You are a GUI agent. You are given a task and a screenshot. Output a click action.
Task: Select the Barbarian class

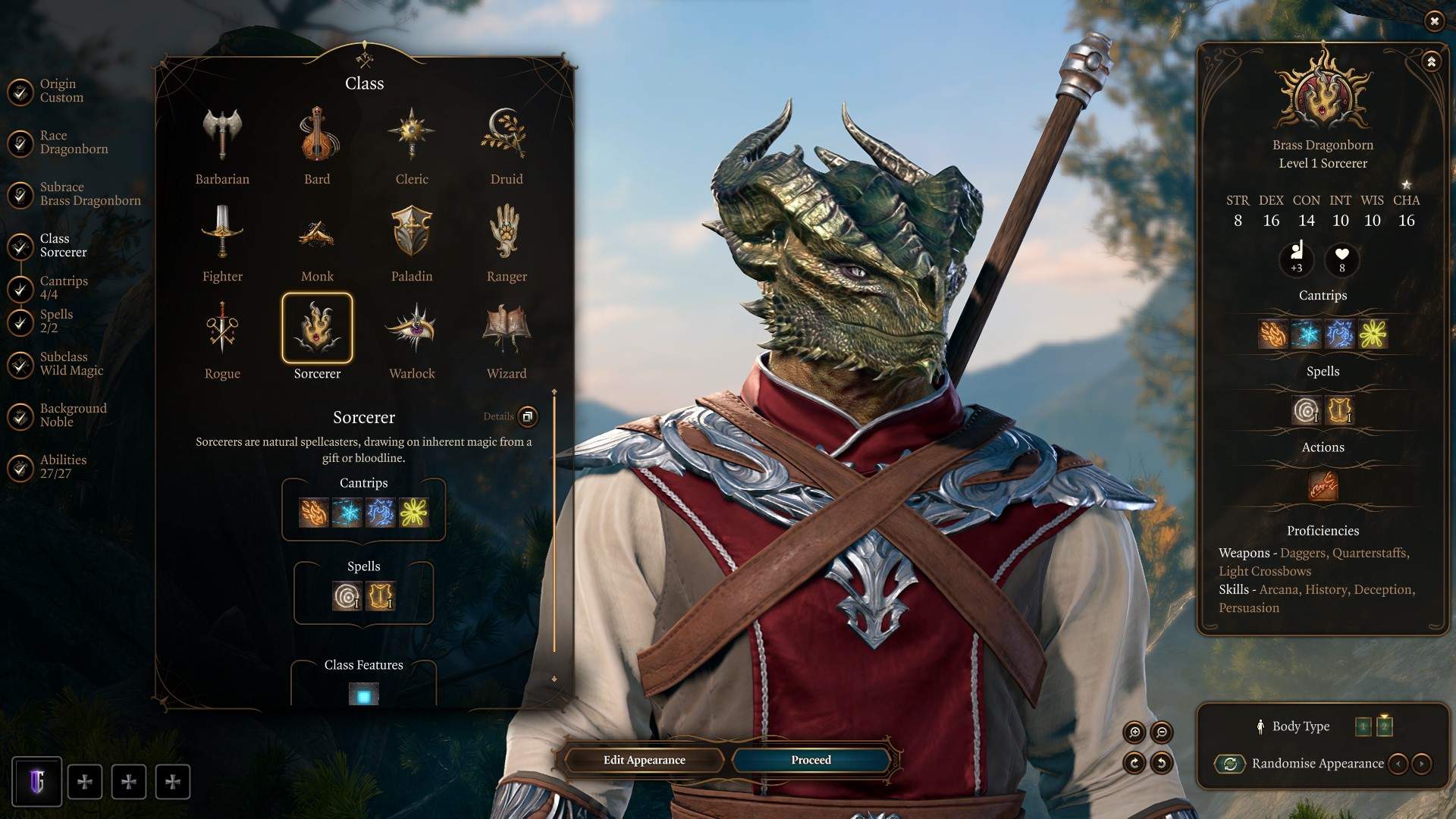tap(221, 146)
